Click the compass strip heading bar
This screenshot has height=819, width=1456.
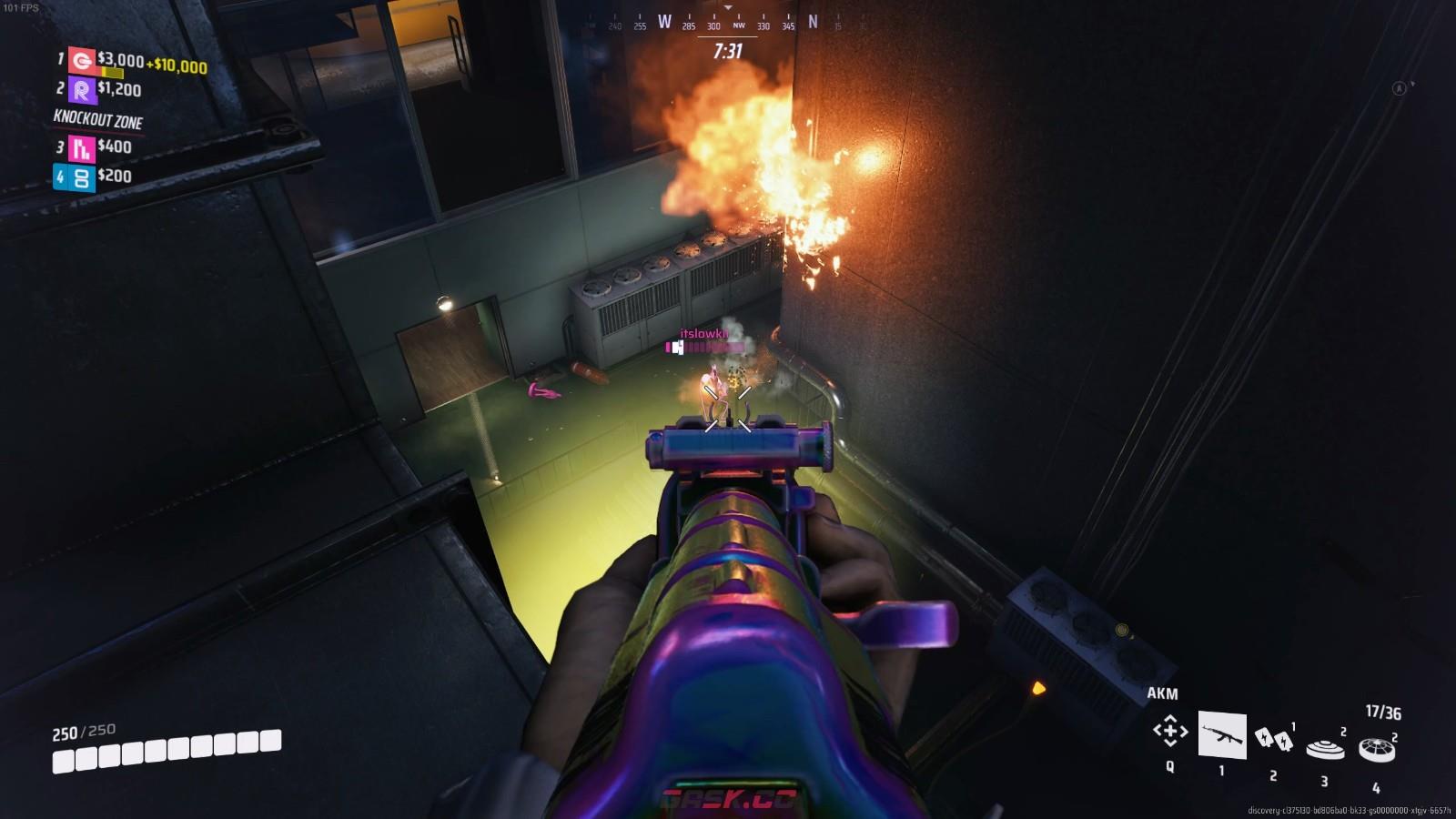727,23
